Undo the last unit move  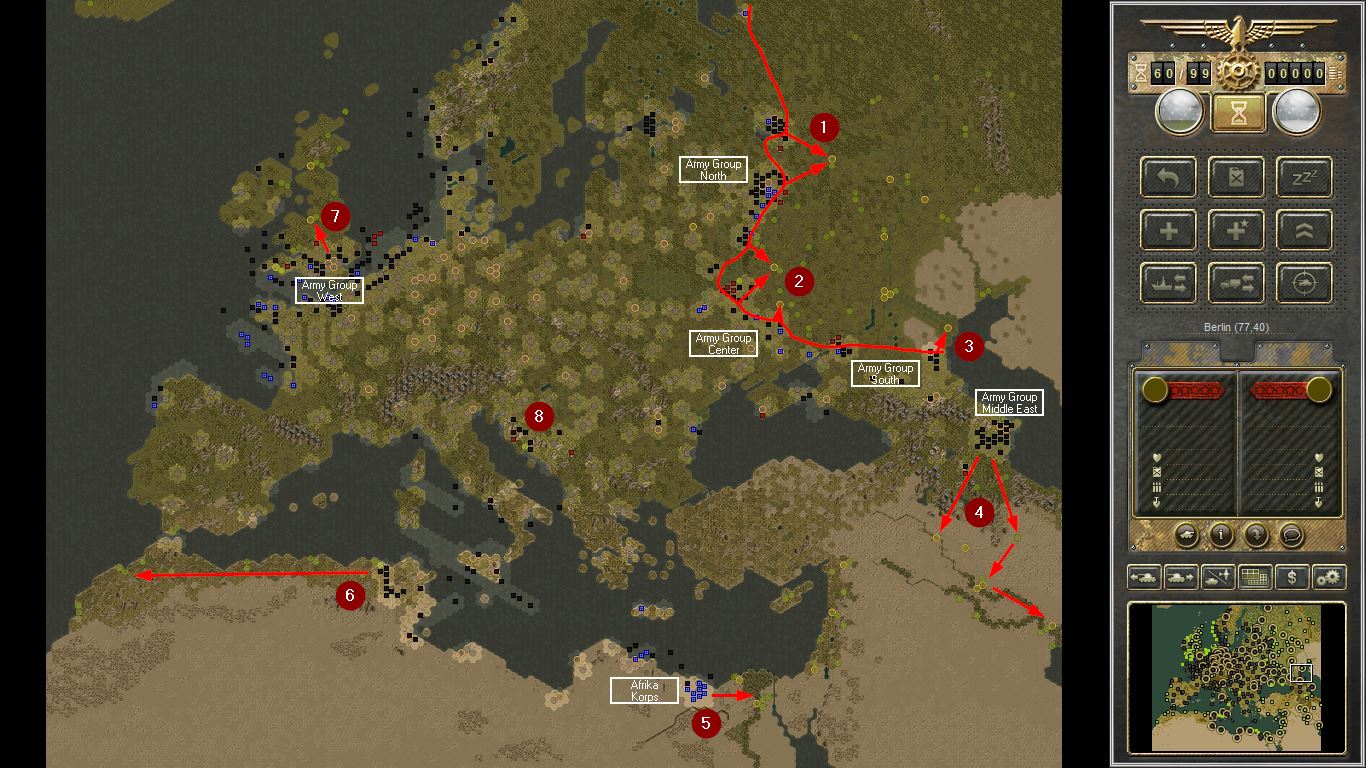pyautogui.click(x=1168, y=177)
